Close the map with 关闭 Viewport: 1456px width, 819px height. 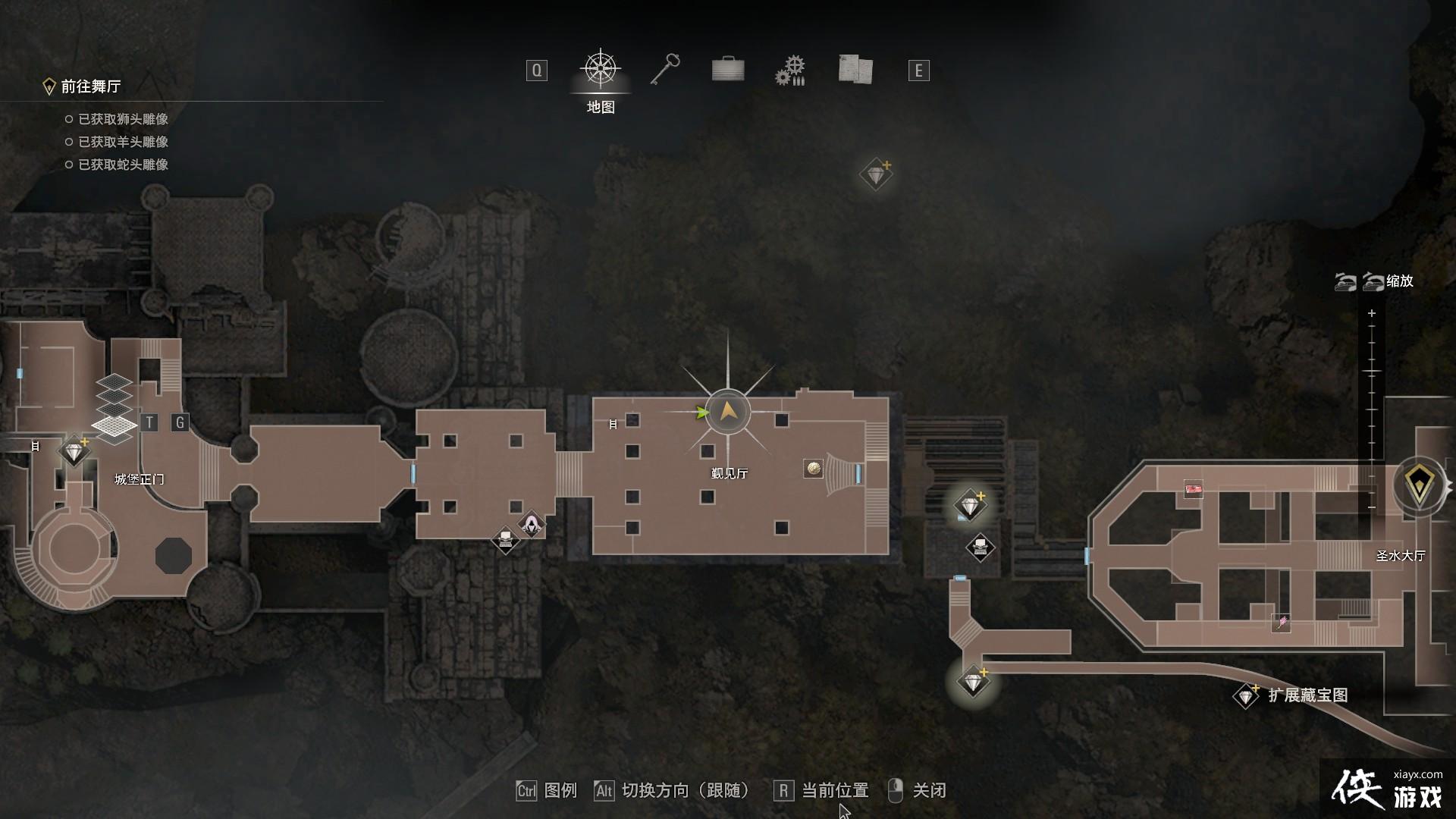(918, 791)
